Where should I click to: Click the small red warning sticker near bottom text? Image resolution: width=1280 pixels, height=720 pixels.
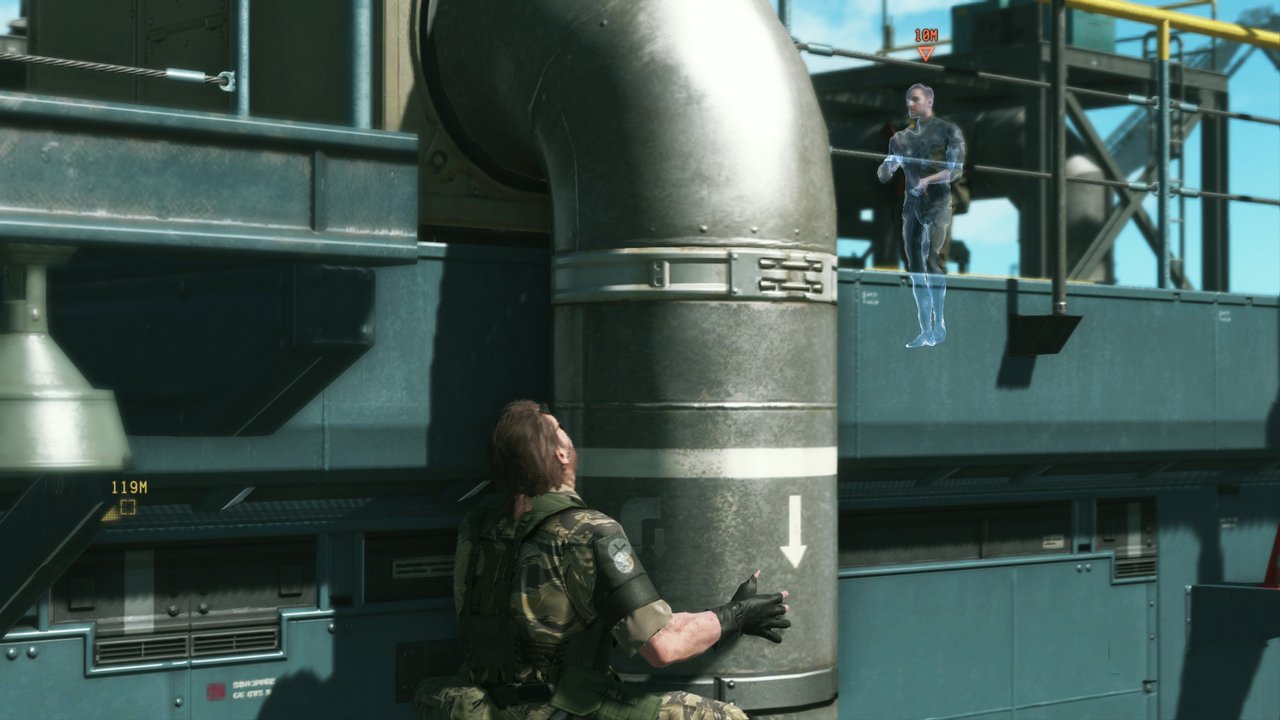coord(216,688)
